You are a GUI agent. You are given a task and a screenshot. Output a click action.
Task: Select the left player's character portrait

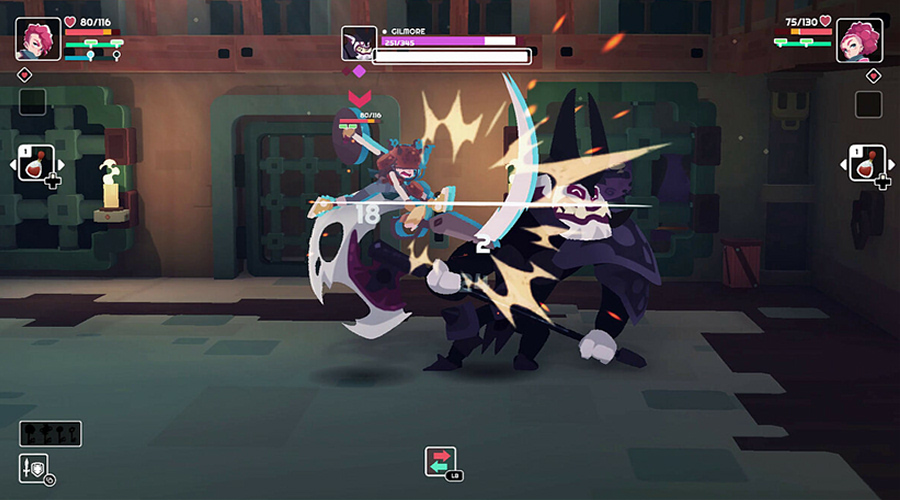(39, 38)
